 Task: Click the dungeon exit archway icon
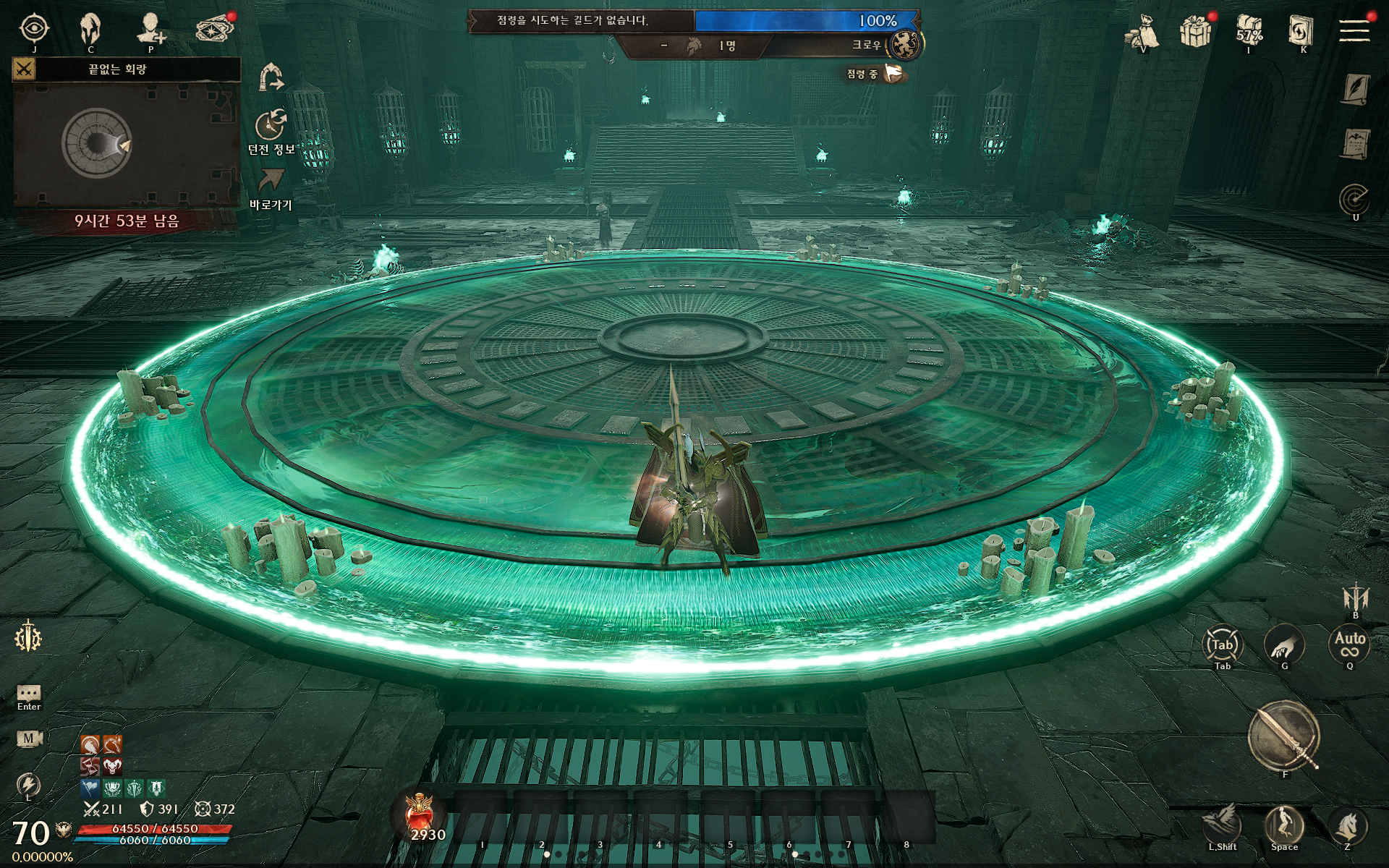(271, 76)
